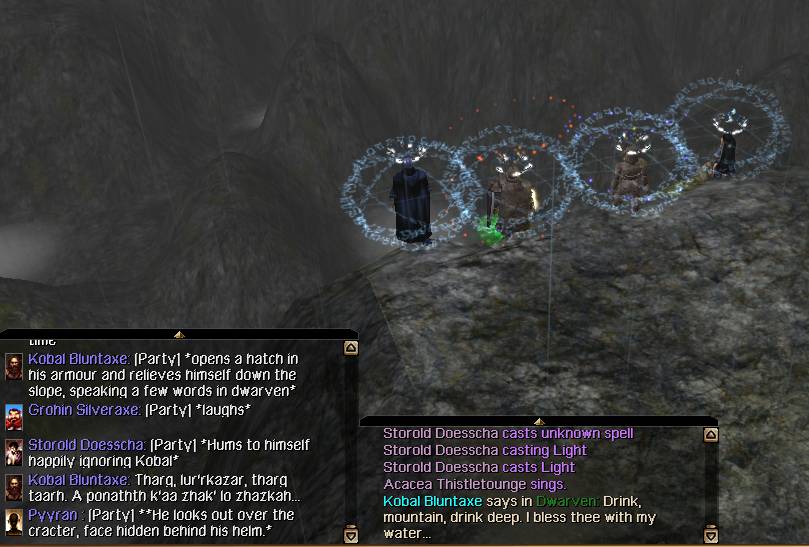Click Pyyran's name in party chat
The width and height of the screenshot is (809, 547).
[x=53, y=515]
